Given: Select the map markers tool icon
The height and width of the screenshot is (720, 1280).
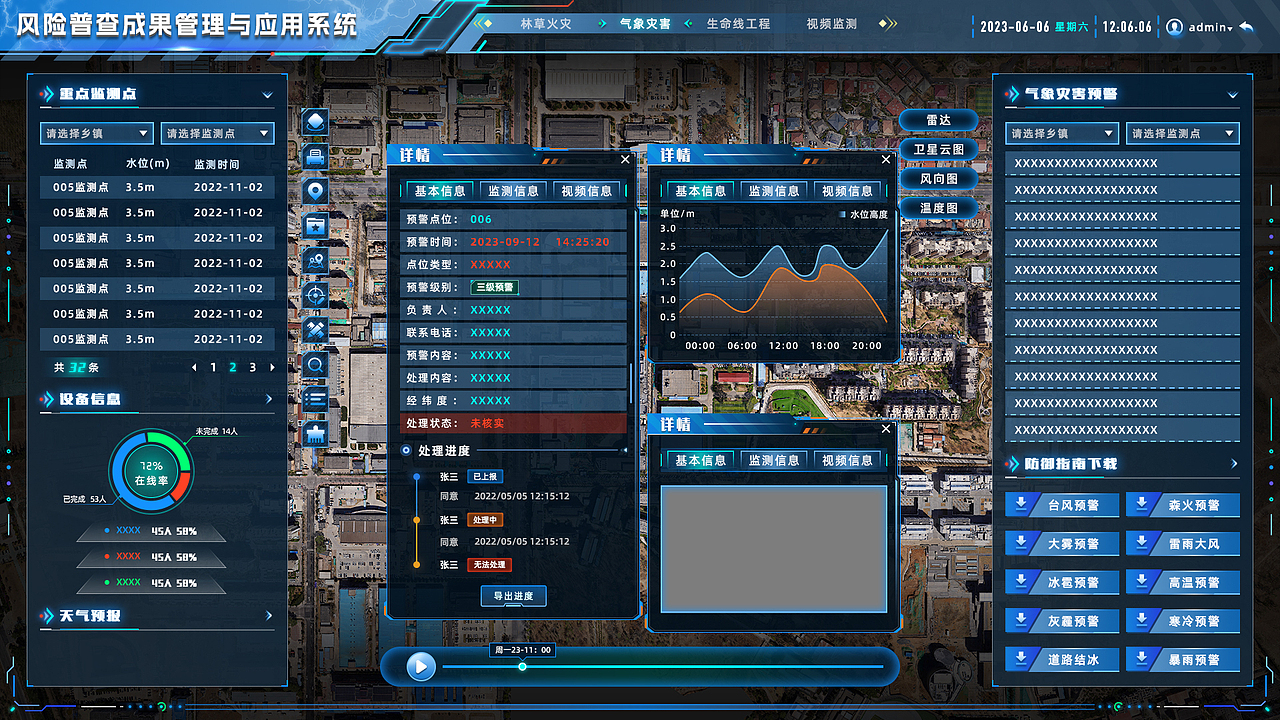Looking at the screenshot, I should 315,259.
